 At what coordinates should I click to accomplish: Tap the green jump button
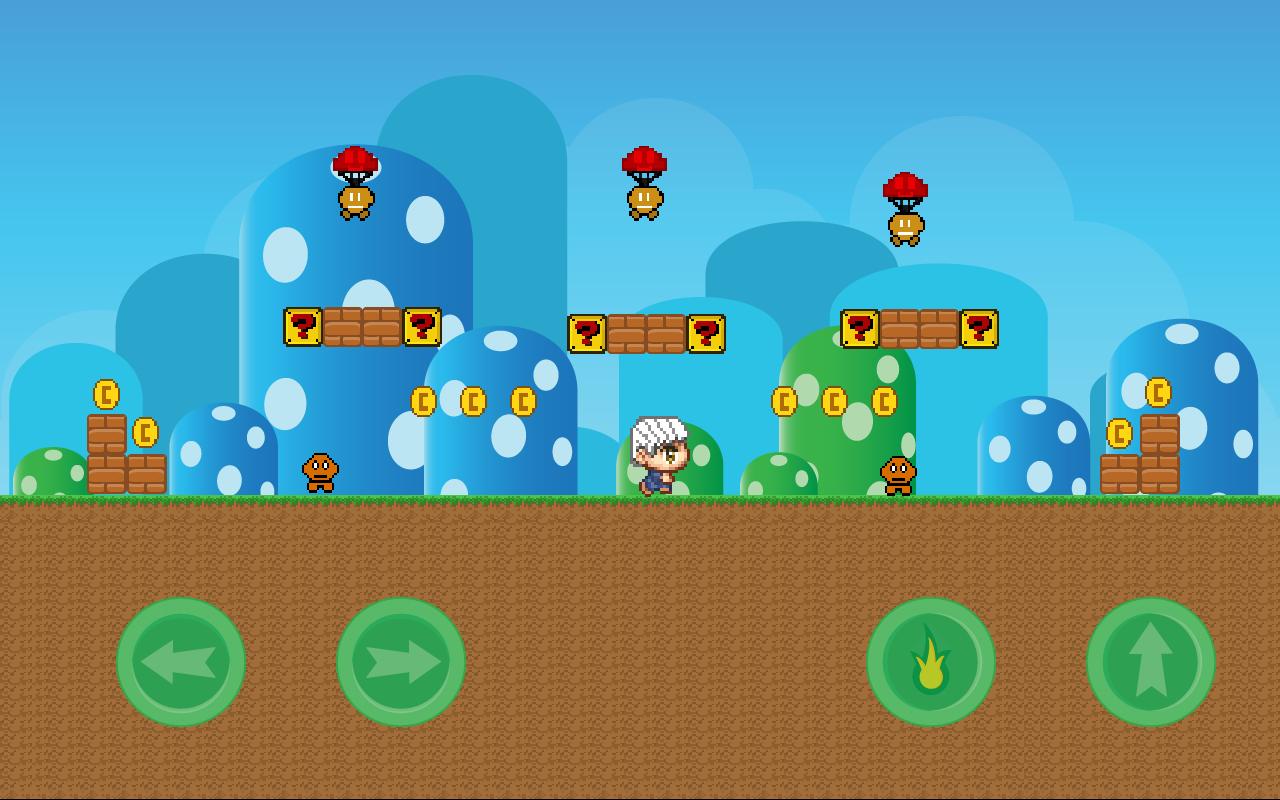[x=1150, y=662]
